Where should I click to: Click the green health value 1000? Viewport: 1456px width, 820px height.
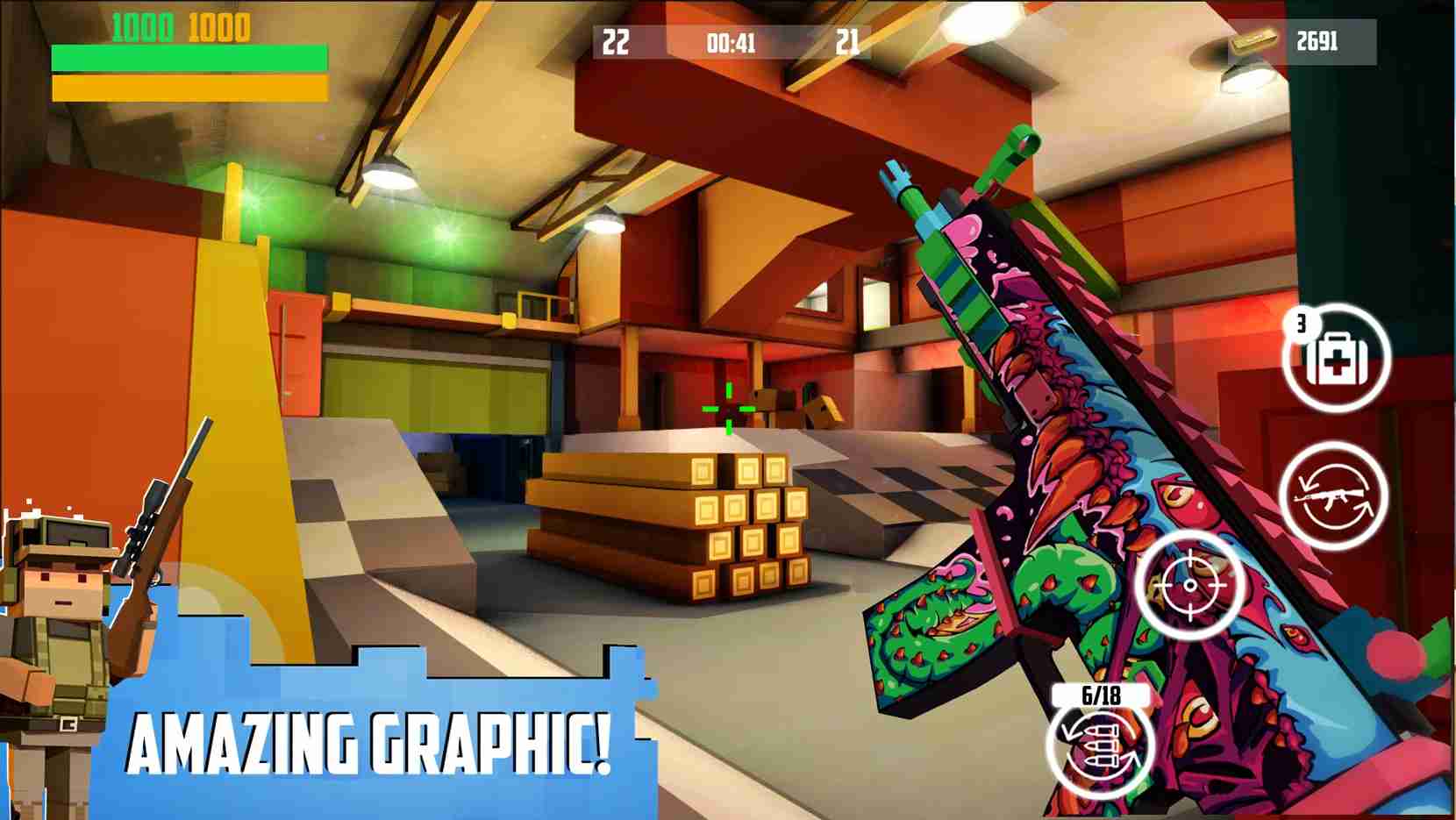[143, 26]
